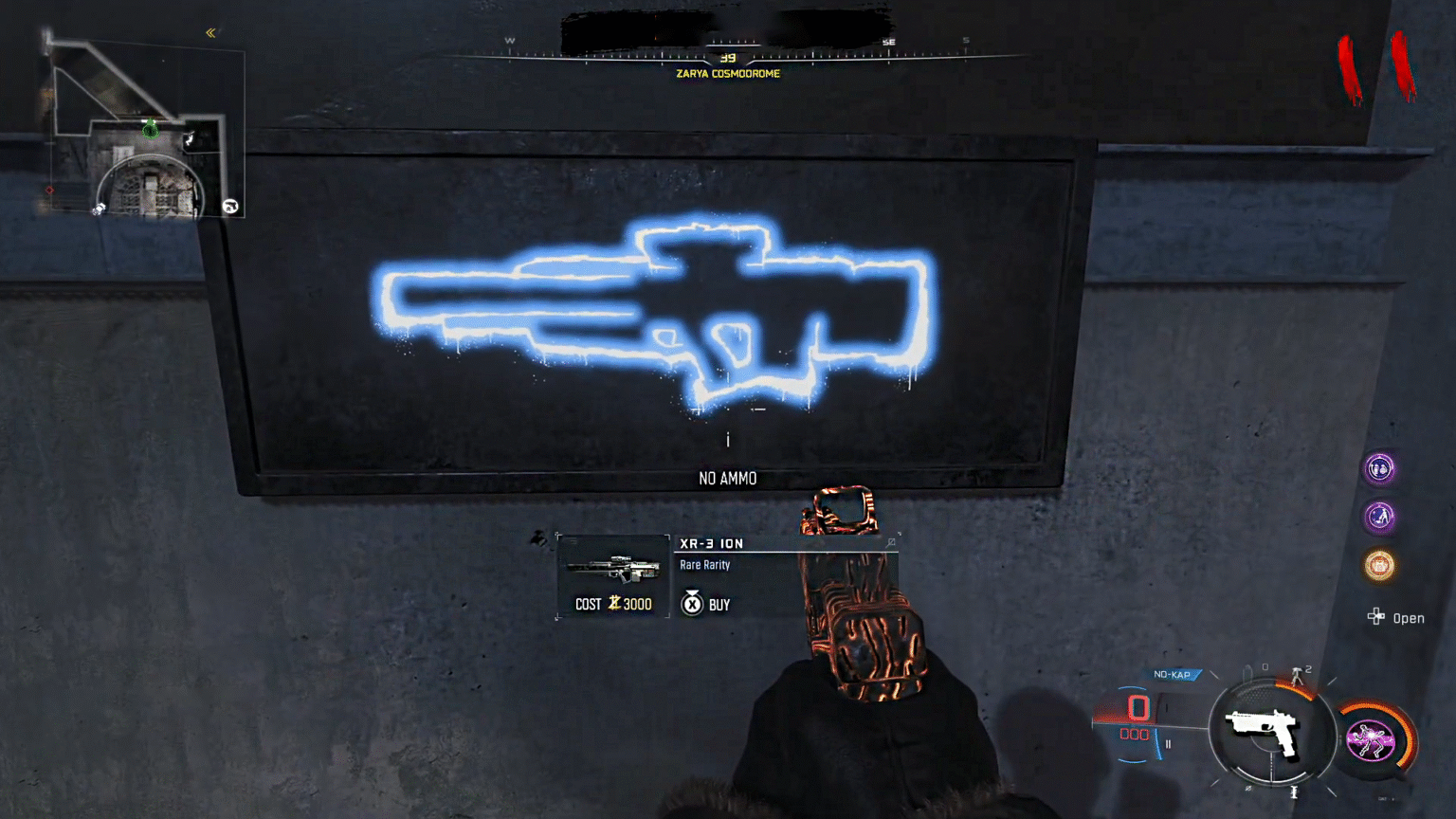Click the D-pad plus icon beside Open
The image size is (1456, 819).
click(1375, 617)
